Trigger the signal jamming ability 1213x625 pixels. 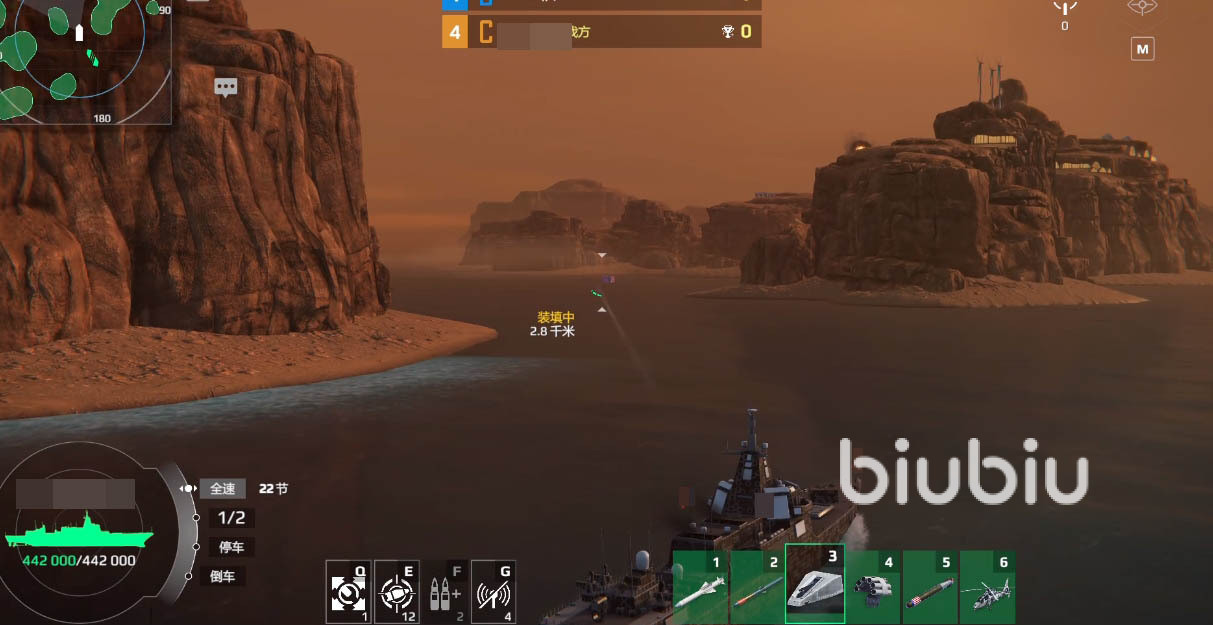click(x=493, y=593)
